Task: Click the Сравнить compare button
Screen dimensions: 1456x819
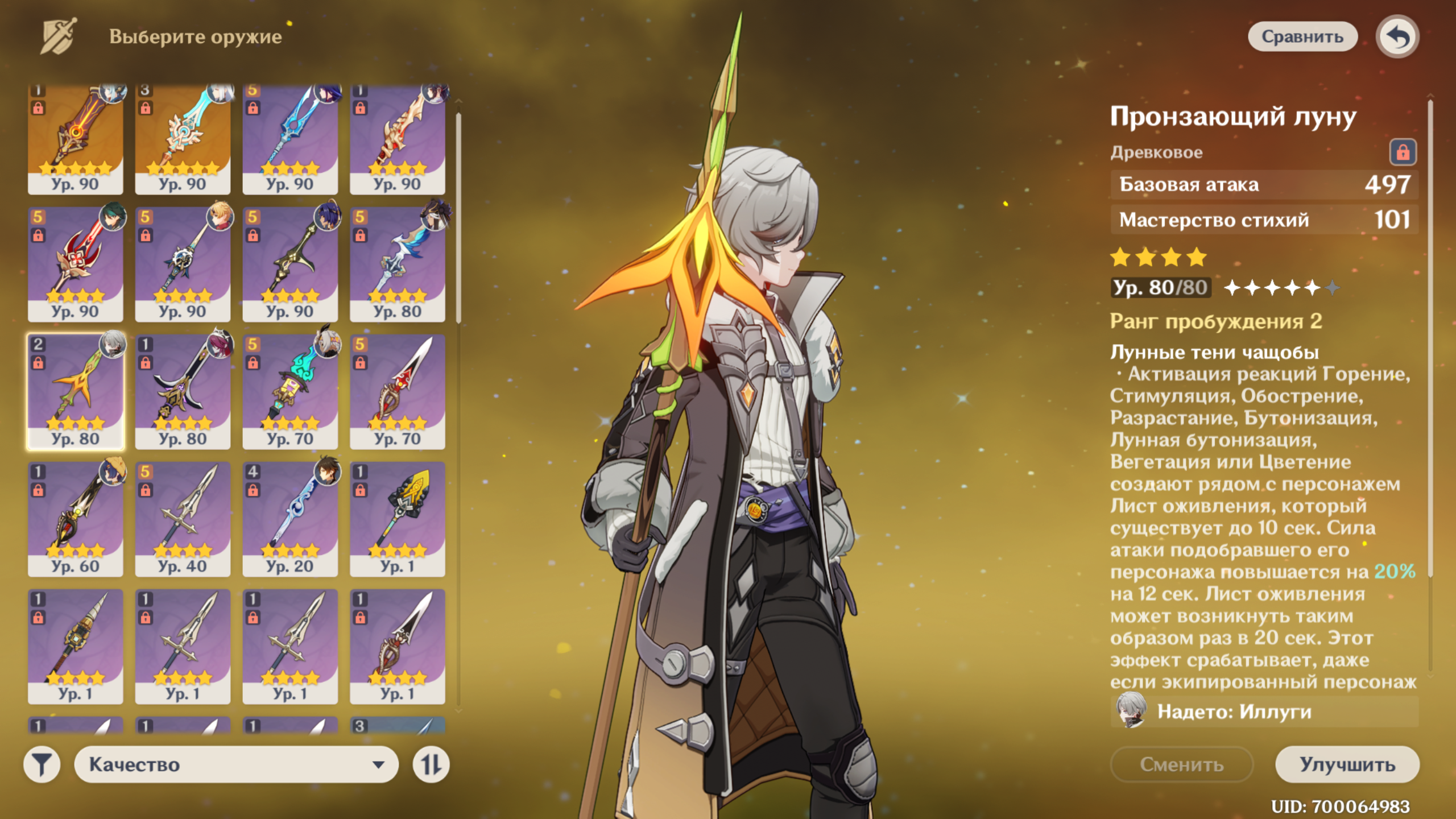Action: click(x=1302, y=37)
